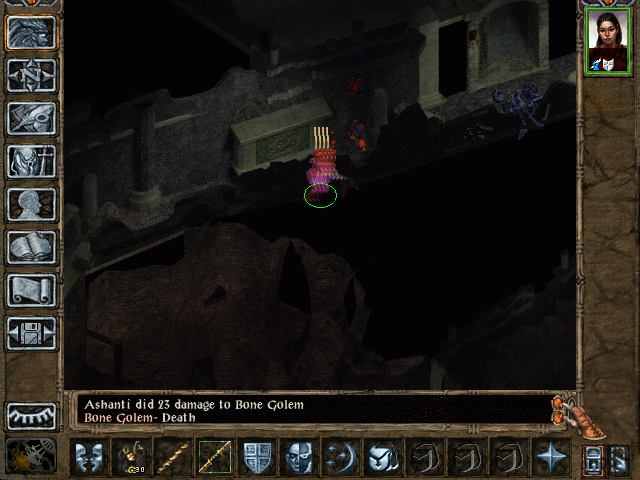Activate the four-pointed star button
Viewport: 640px width, 480px height.
551,457
